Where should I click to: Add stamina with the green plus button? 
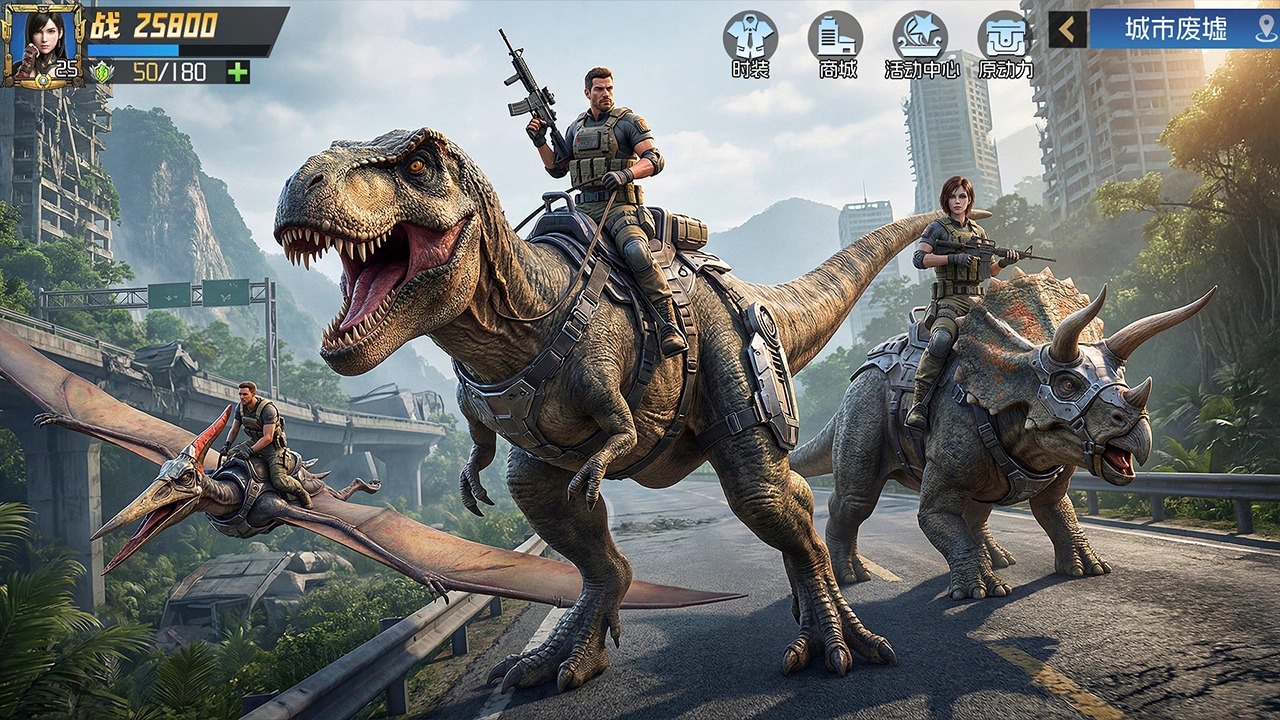(237, 72)
